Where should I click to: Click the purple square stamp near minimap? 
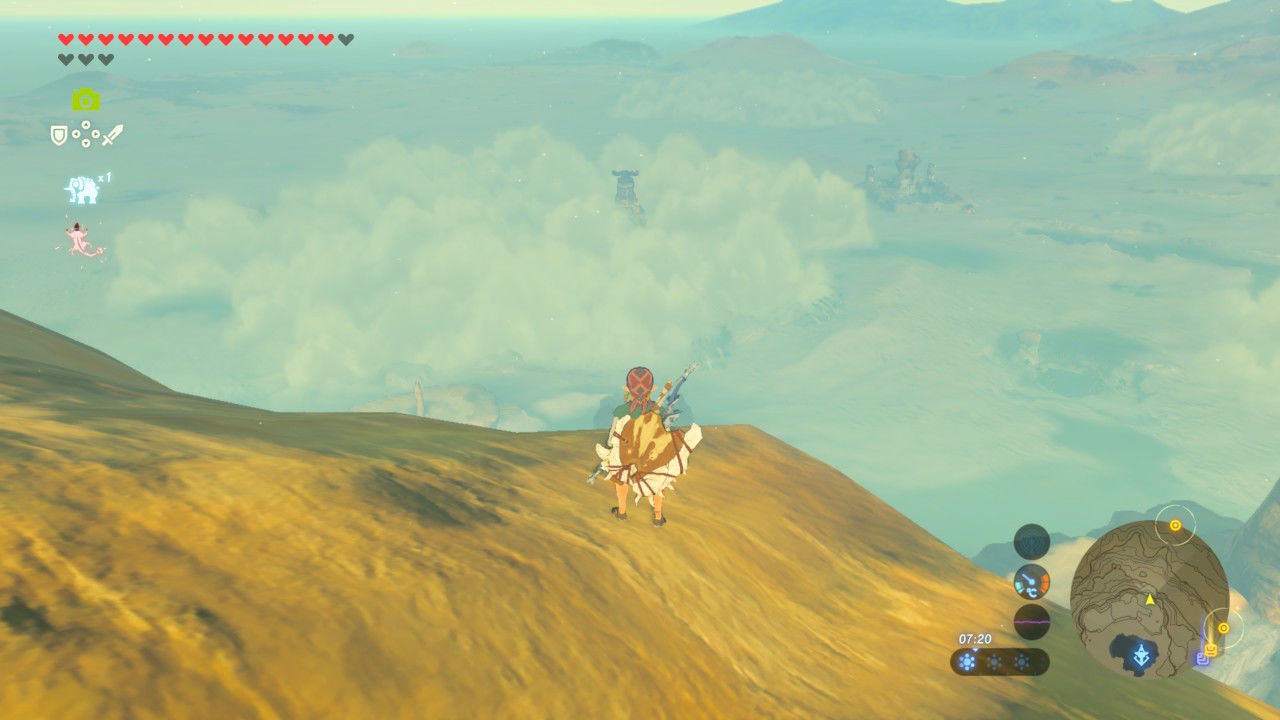(1202, 660)
